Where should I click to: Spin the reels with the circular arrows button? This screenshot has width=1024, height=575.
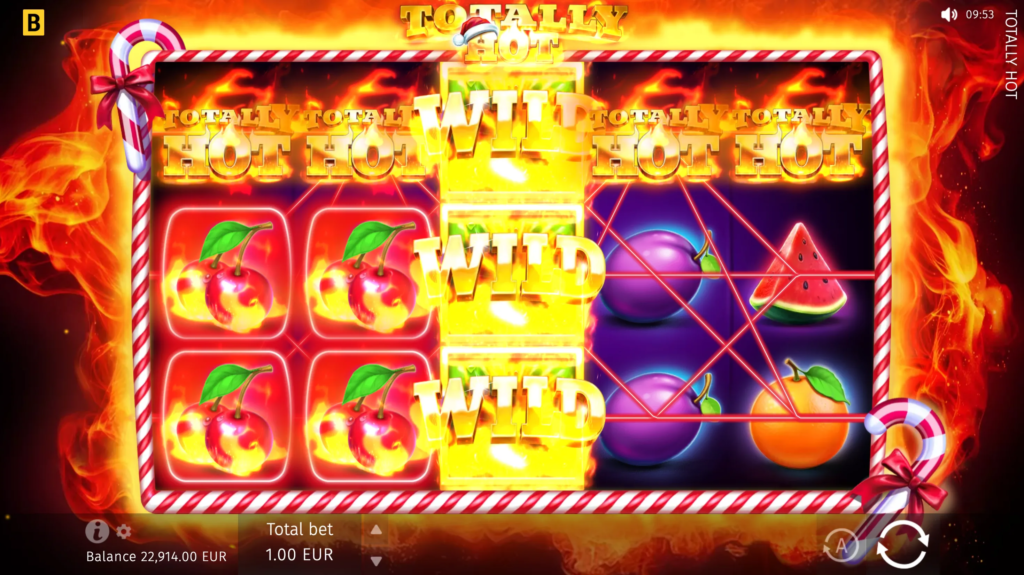(902, 544)
